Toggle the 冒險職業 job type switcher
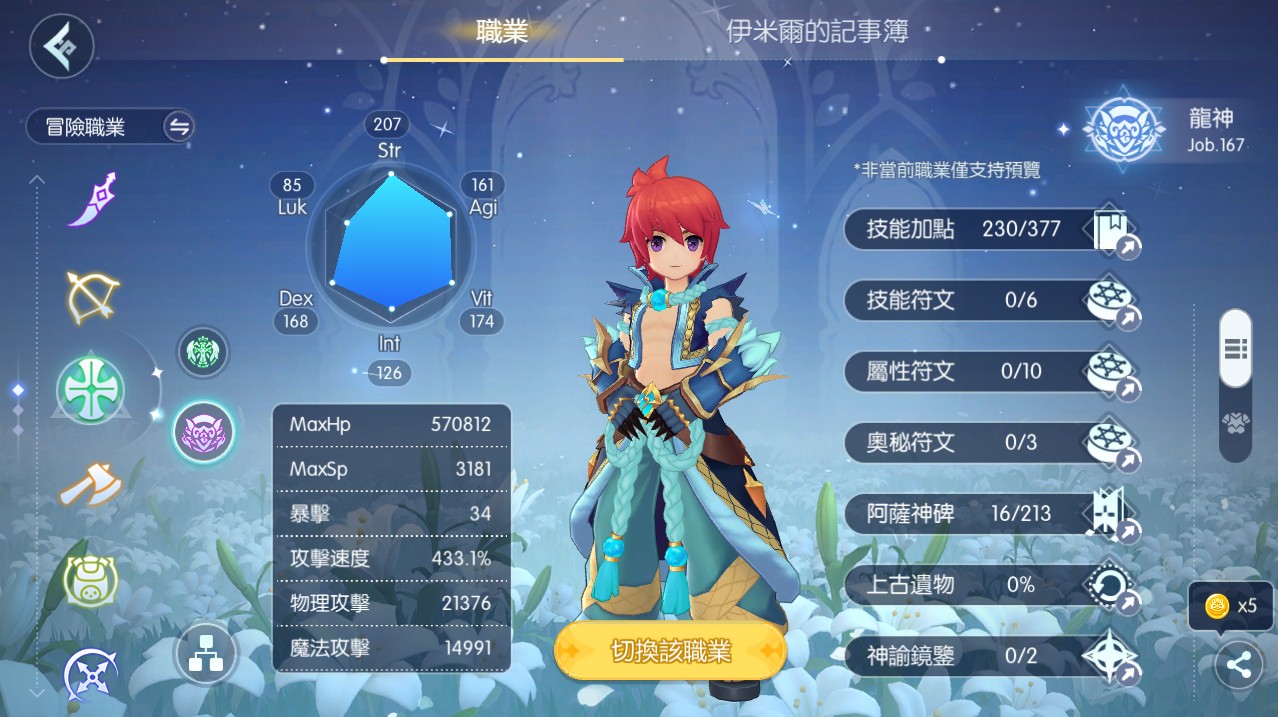The image size is (1278, 717). click(179, 127)
